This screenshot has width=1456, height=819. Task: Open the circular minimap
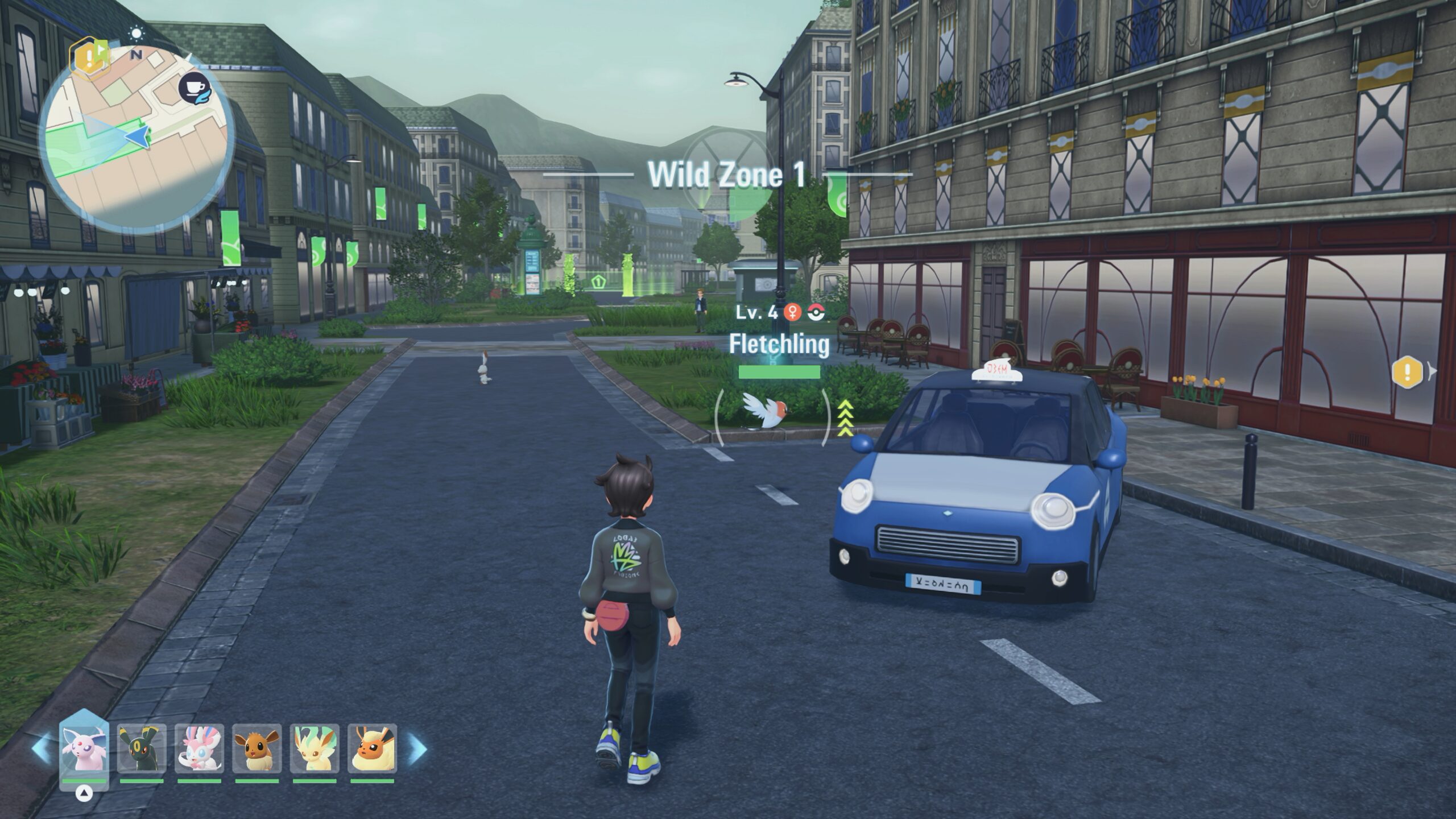point(136,139)
